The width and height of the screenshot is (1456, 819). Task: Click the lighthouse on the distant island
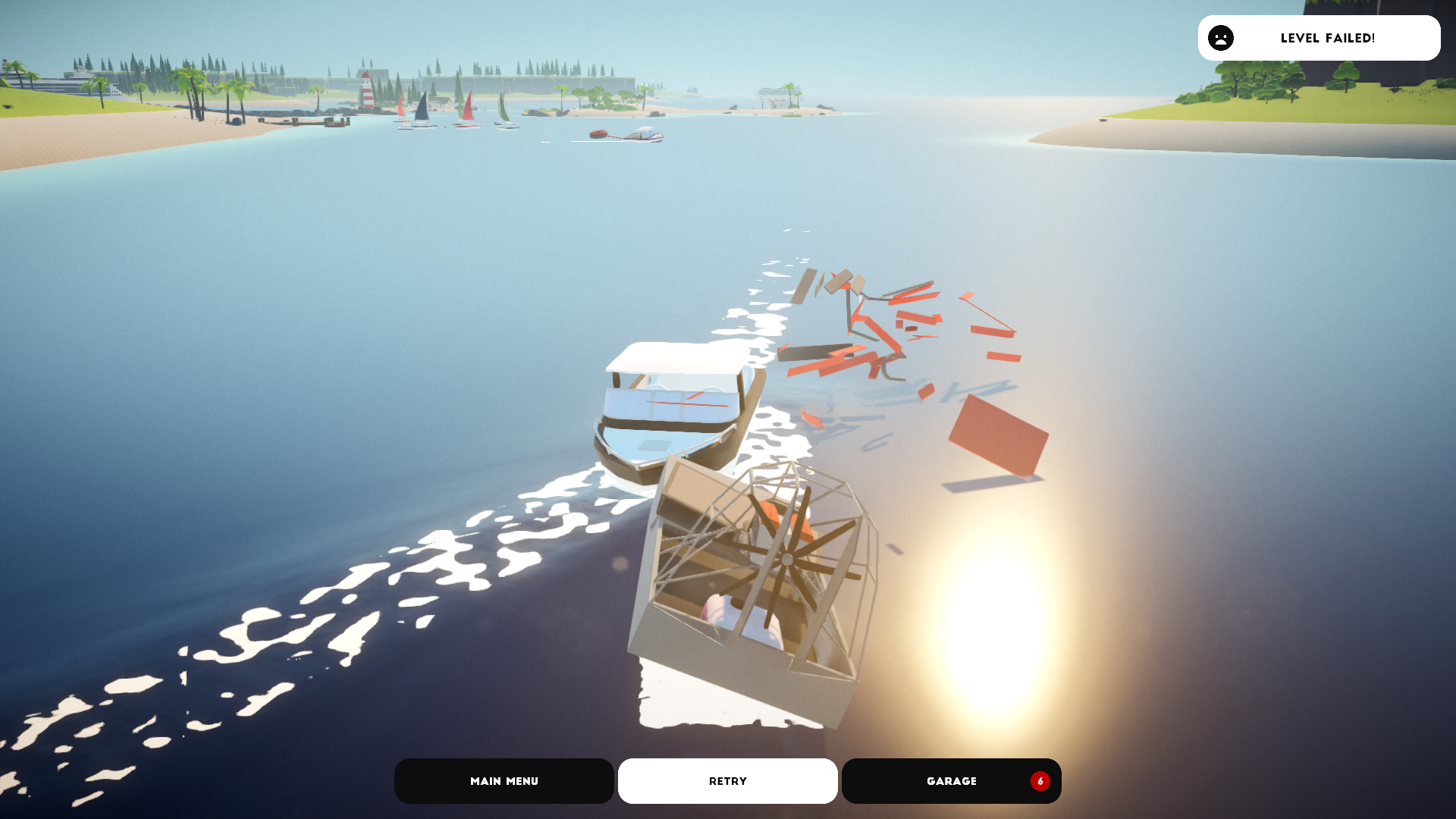pos(367,91)
